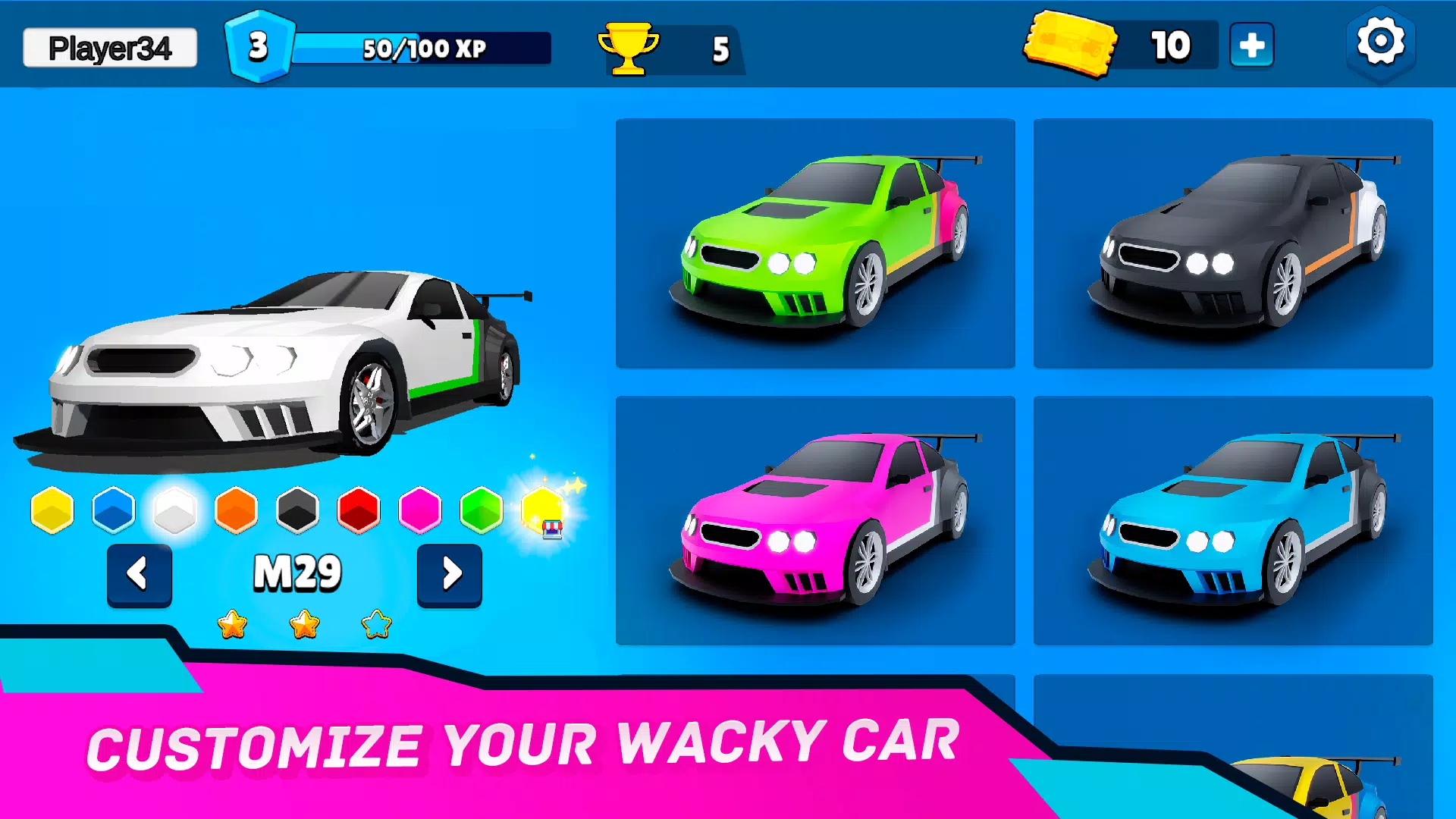
Task: Select the green car preview thumbnail
Action: point(815,243)
